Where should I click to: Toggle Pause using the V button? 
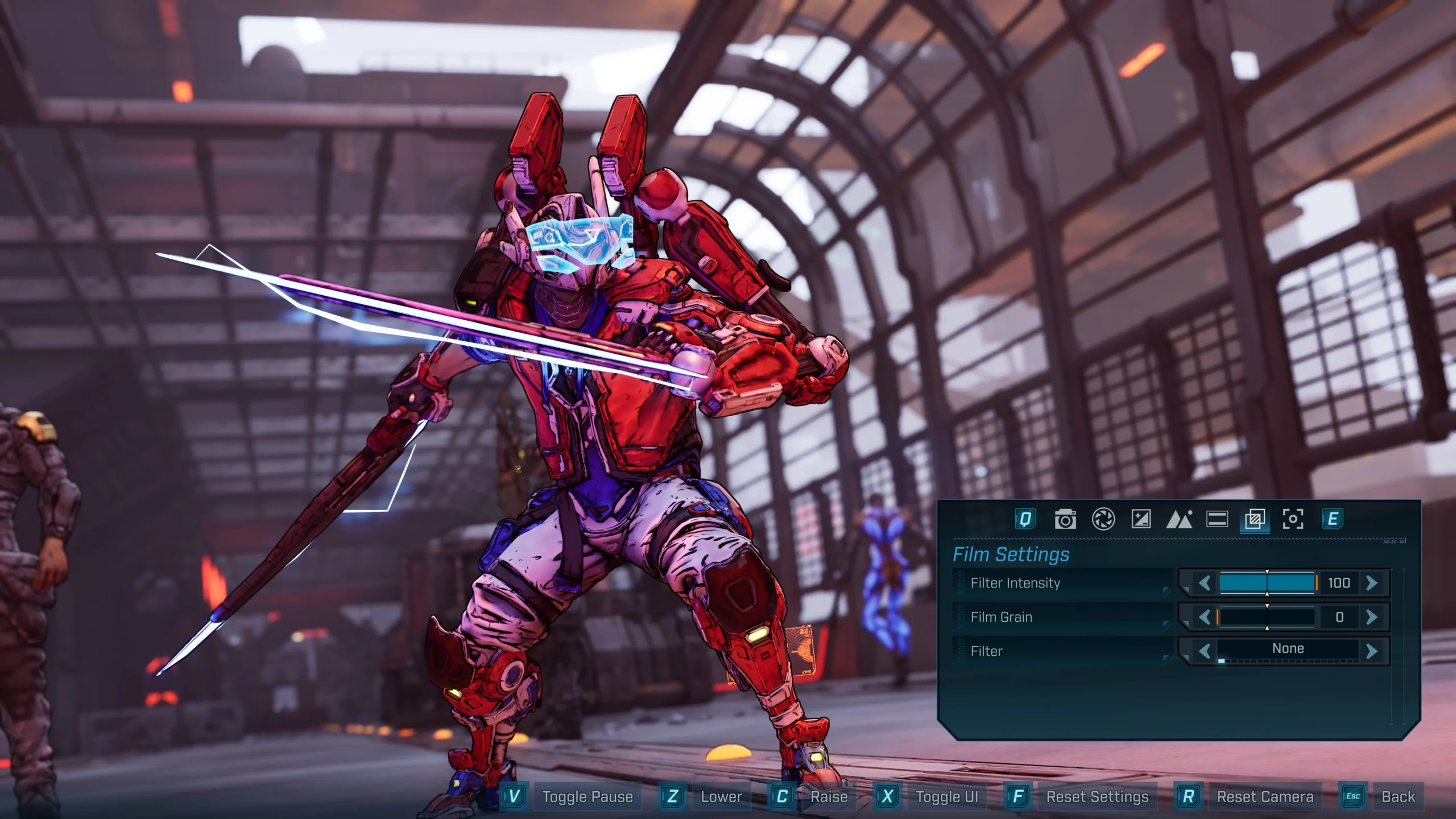click(x=514, y=796)
